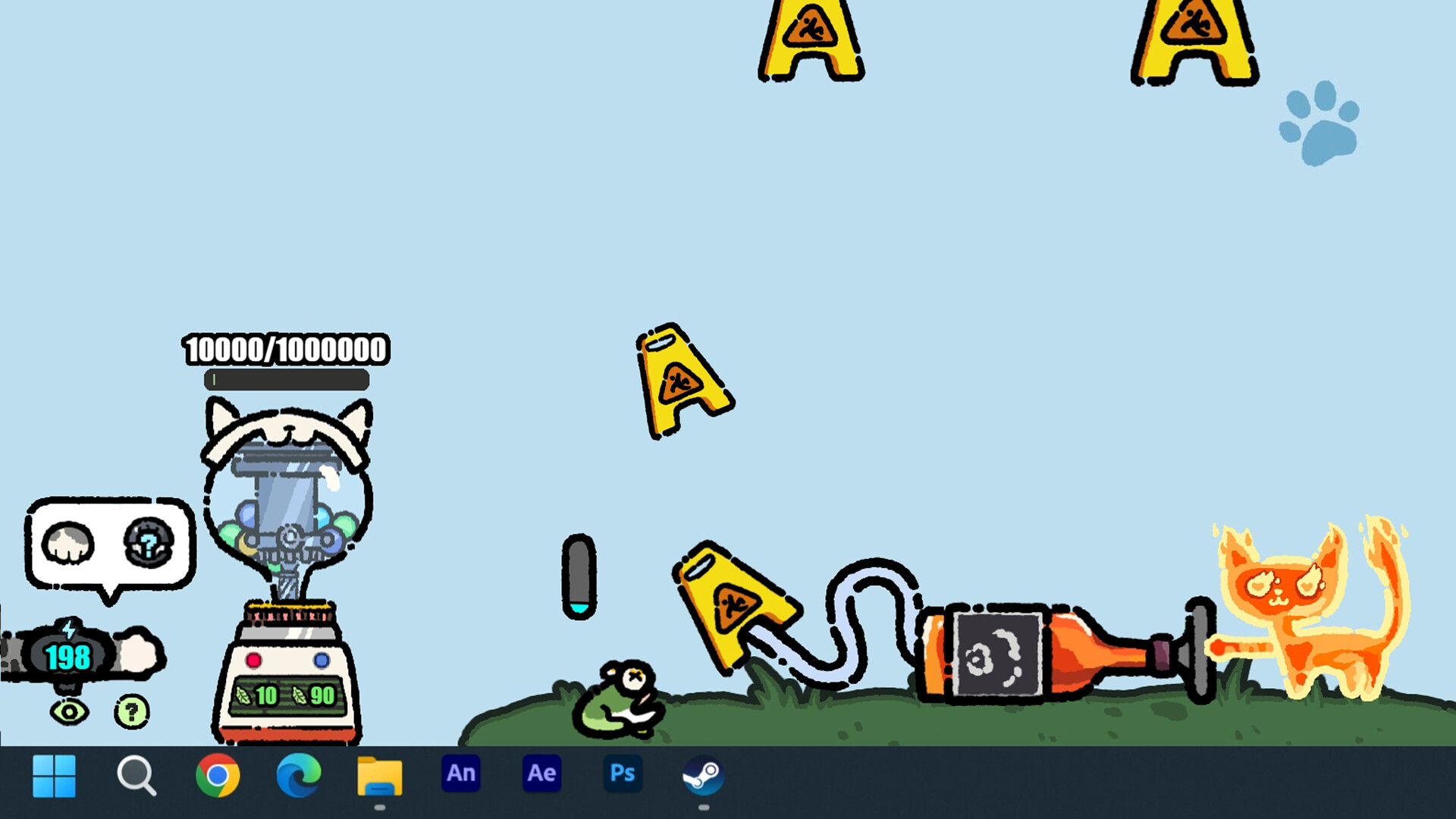The height and width of the screenshot is (819, 1456).
Task: Open Adobe Animate from the taskbar
Action: pyautogui.click(x=460, y=773)
